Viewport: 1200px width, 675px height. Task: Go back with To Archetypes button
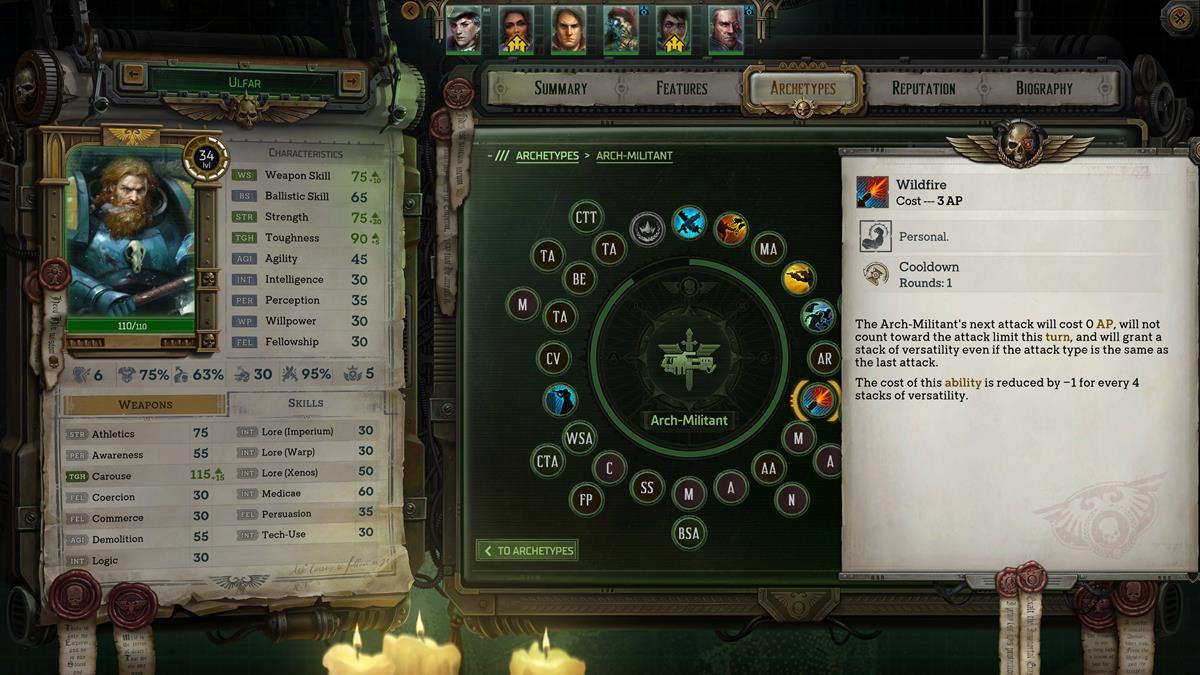527,550
